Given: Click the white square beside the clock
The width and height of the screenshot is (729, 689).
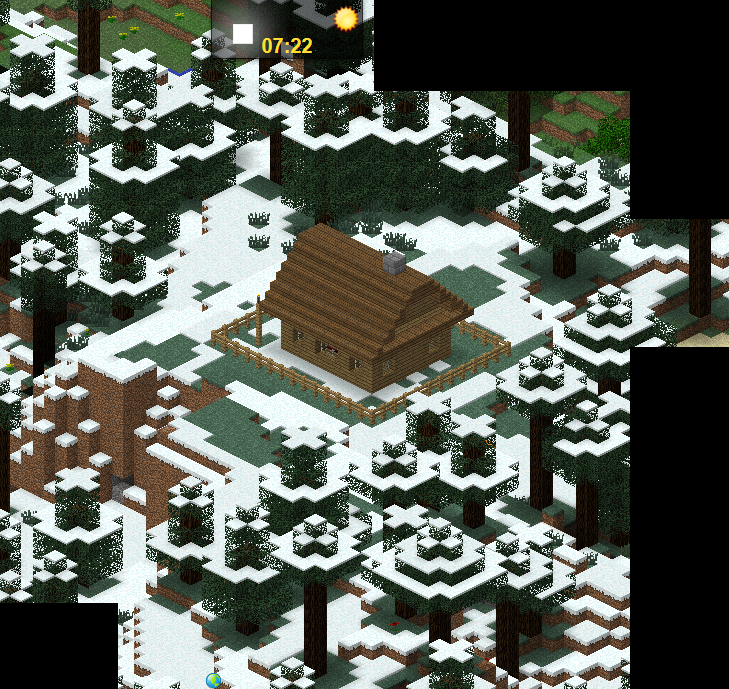Looking at the screenshot, I should pos(243,34).
